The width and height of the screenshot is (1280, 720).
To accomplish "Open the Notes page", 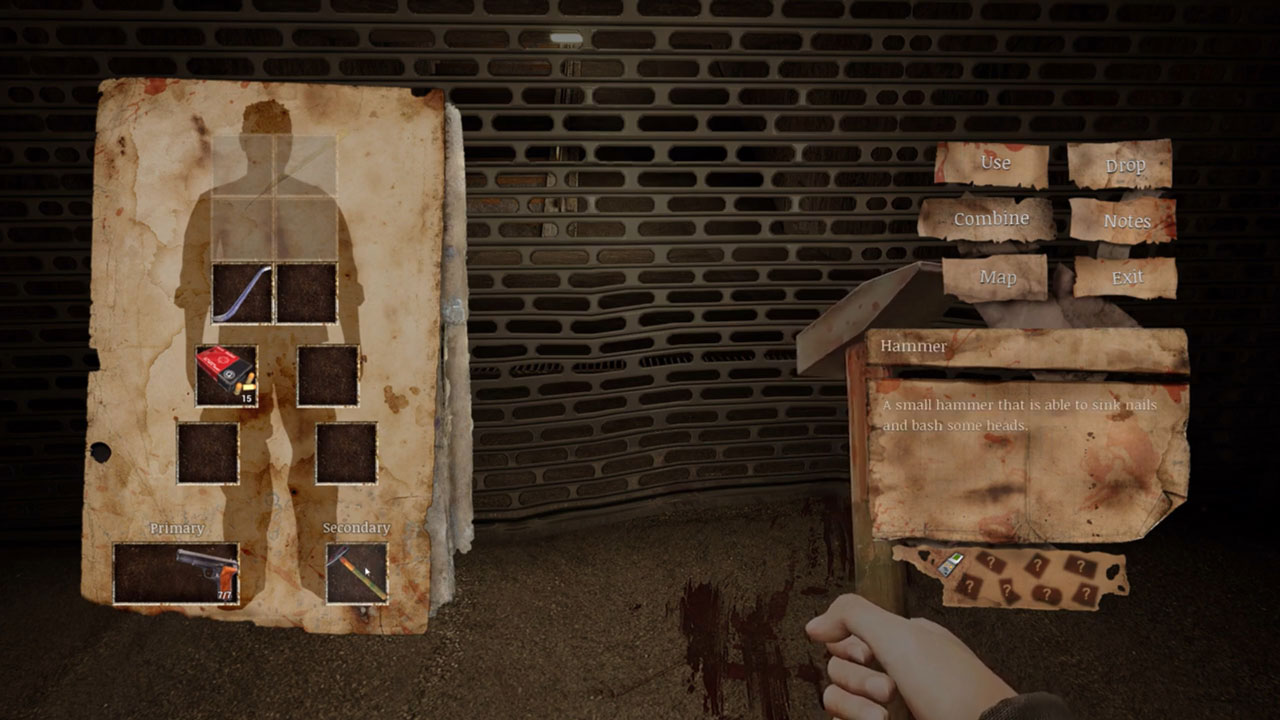I will (x=1125, y=221).
